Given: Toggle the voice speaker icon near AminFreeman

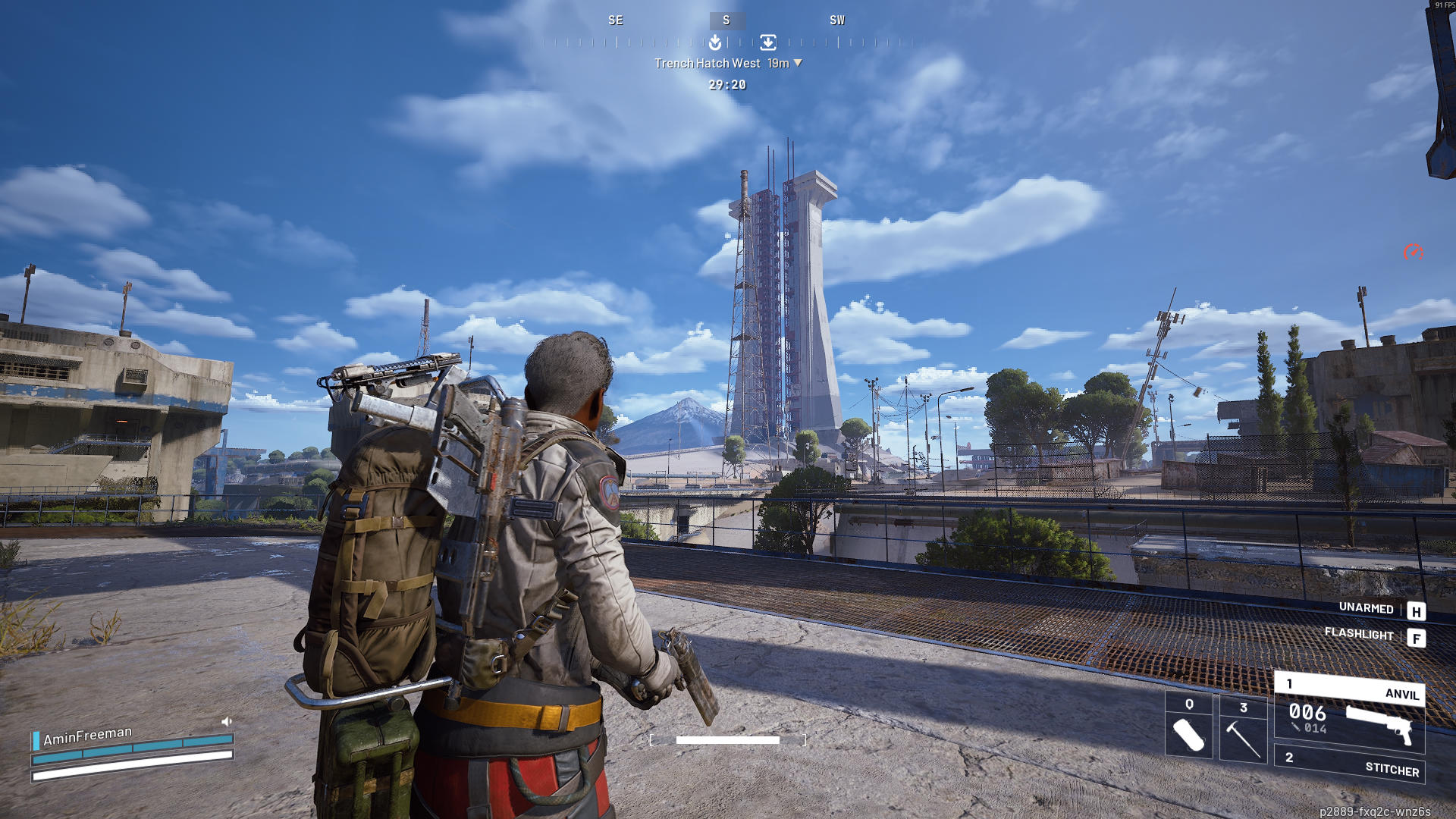Looking at the screenshot, I should (x=226, y=721).
